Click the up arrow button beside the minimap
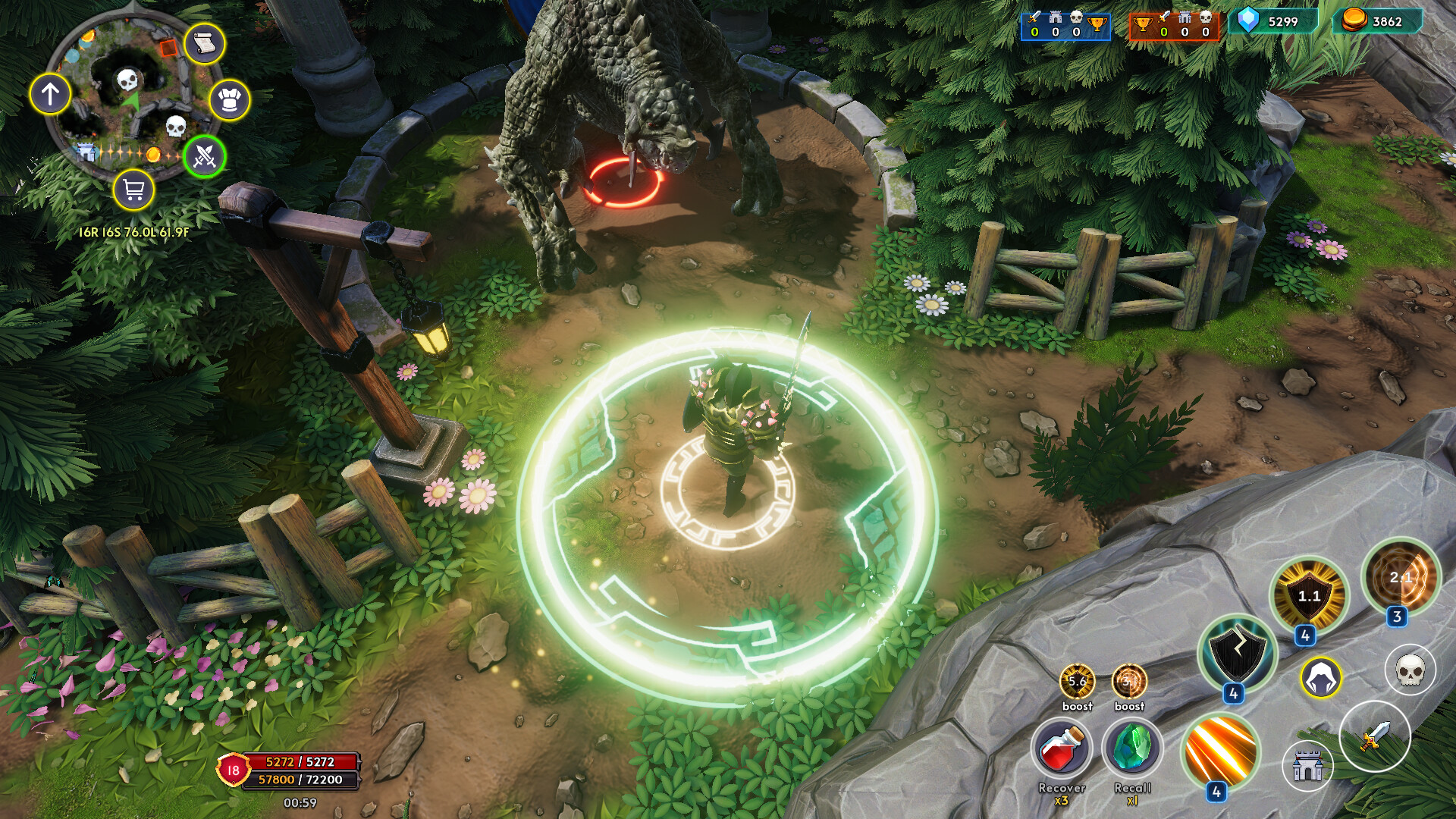1456x819 pixels. tap(50, 94)
